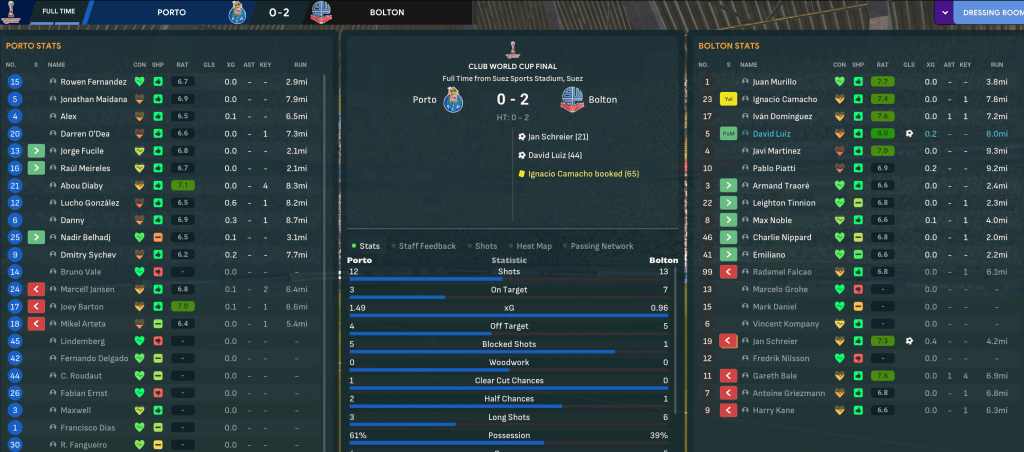Click the Porto club badge in scoreline
Screen dimensions: 1024x452
pyautogui.click(x=455, y=101)
